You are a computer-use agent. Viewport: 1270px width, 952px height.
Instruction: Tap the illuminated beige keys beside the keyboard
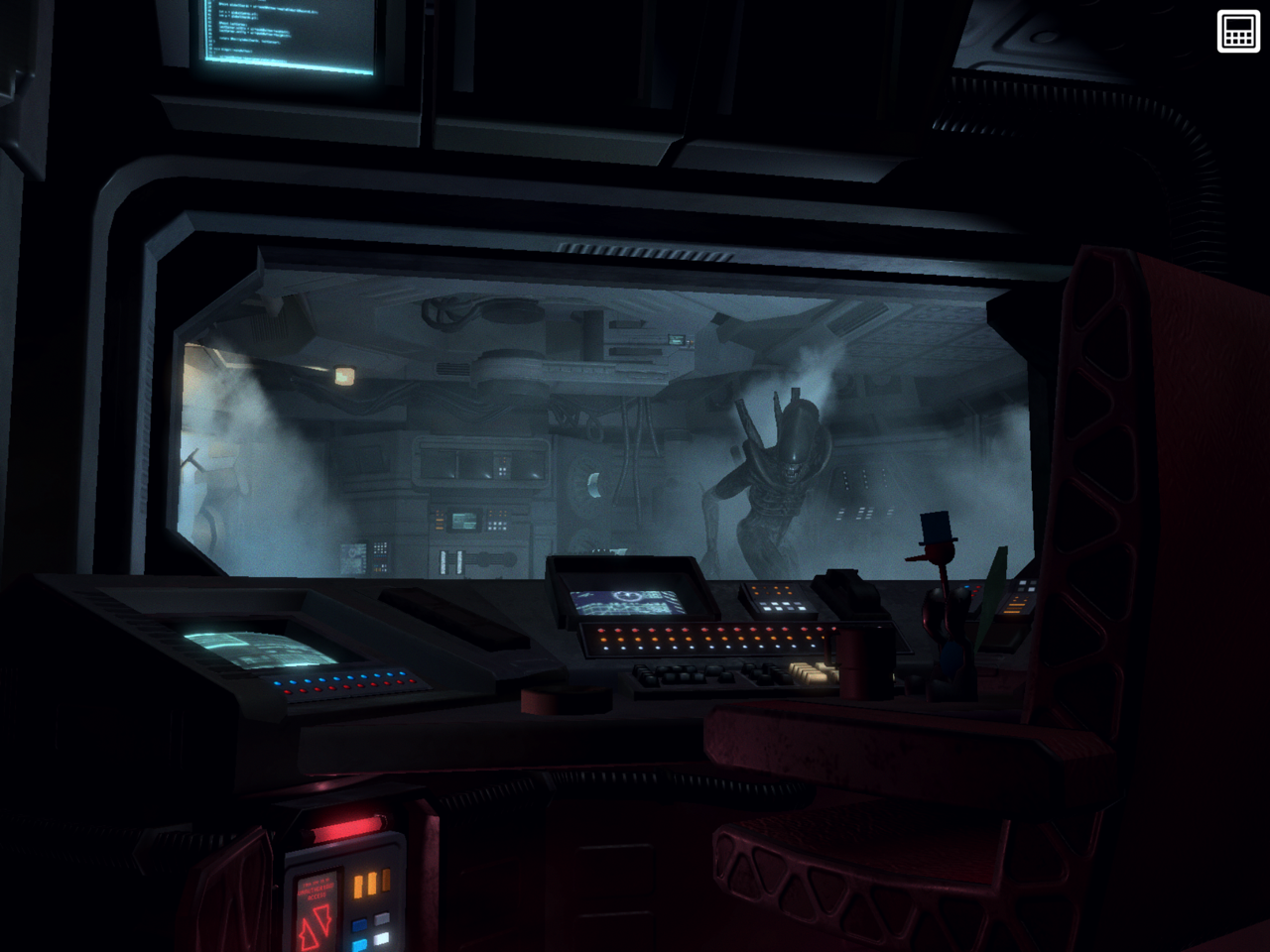[x=809, y=672]
